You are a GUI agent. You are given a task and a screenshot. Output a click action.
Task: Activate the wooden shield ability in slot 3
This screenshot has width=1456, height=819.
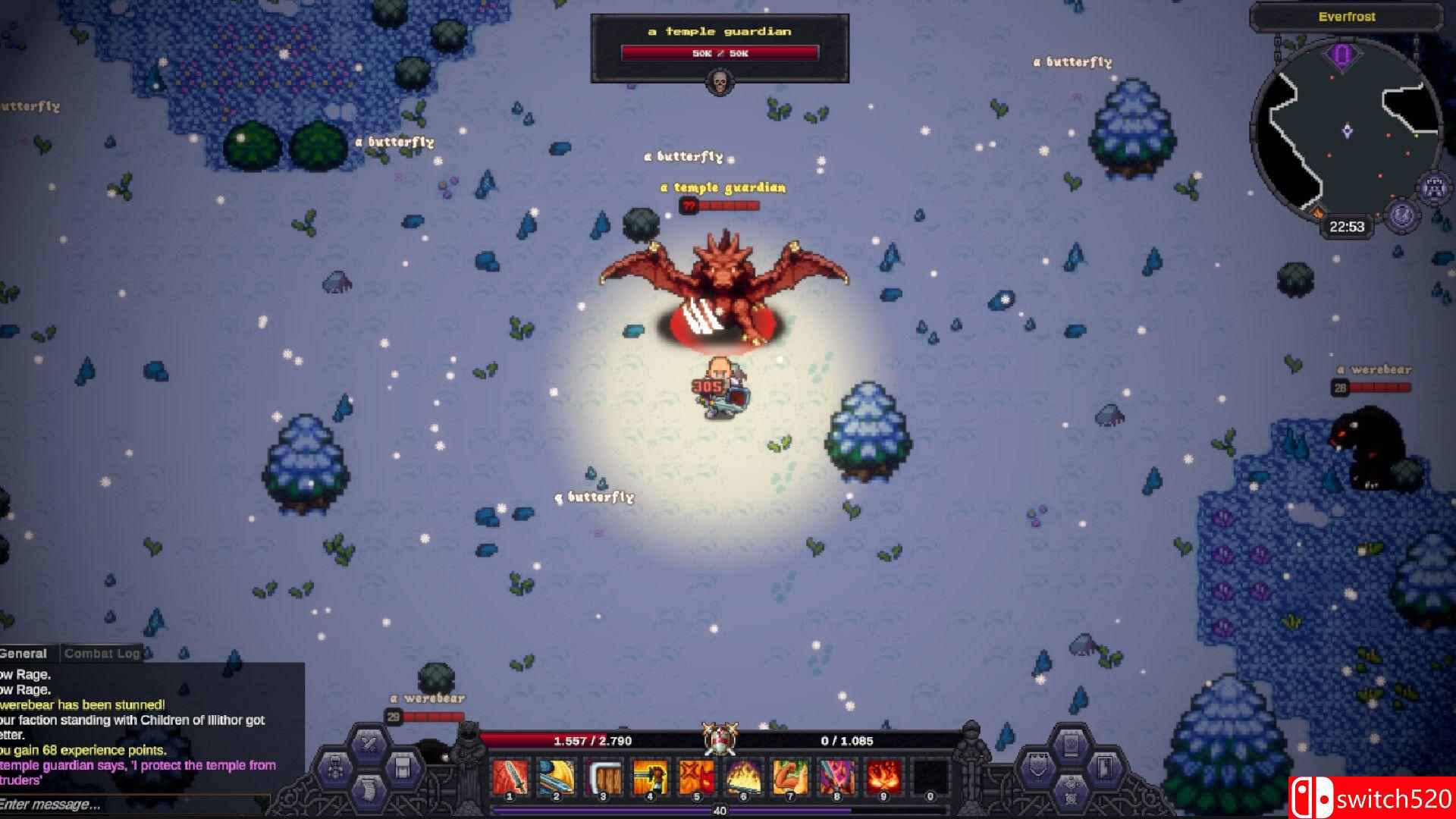pyautogui.click(x=604, y=777)
